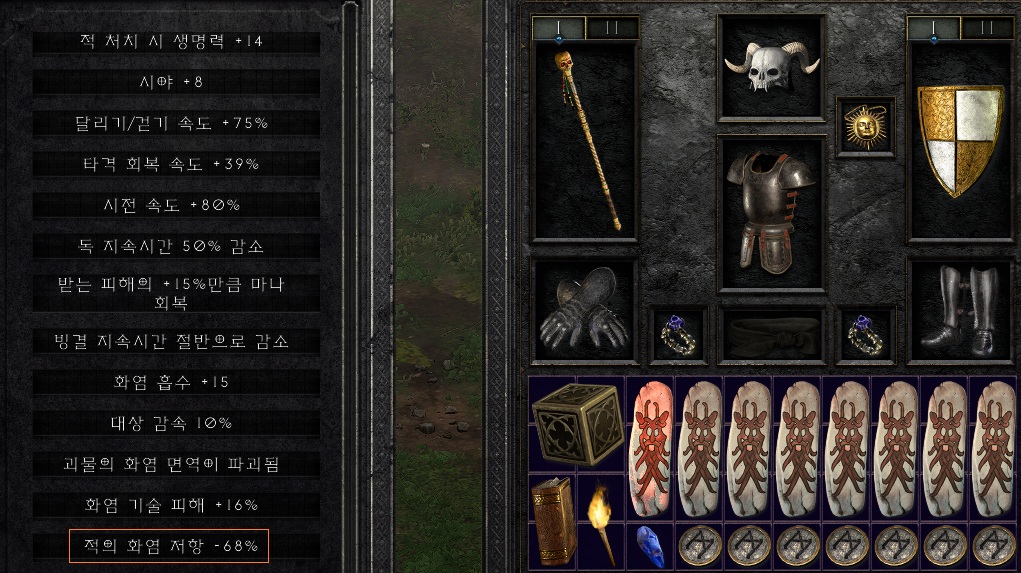Select the gold and white shield
This screenshot has height=573, width=1021.
click(960, 140)
